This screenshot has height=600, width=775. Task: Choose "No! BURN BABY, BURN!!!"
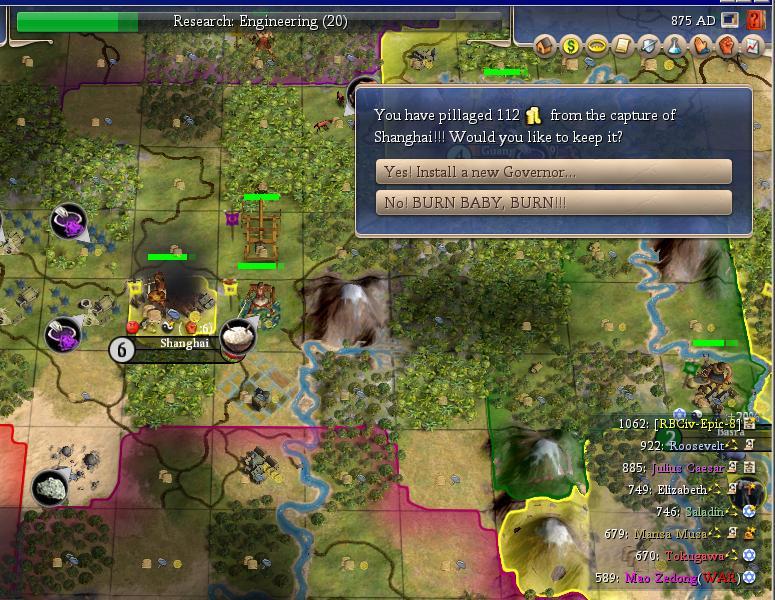click(x=553, y=203)
